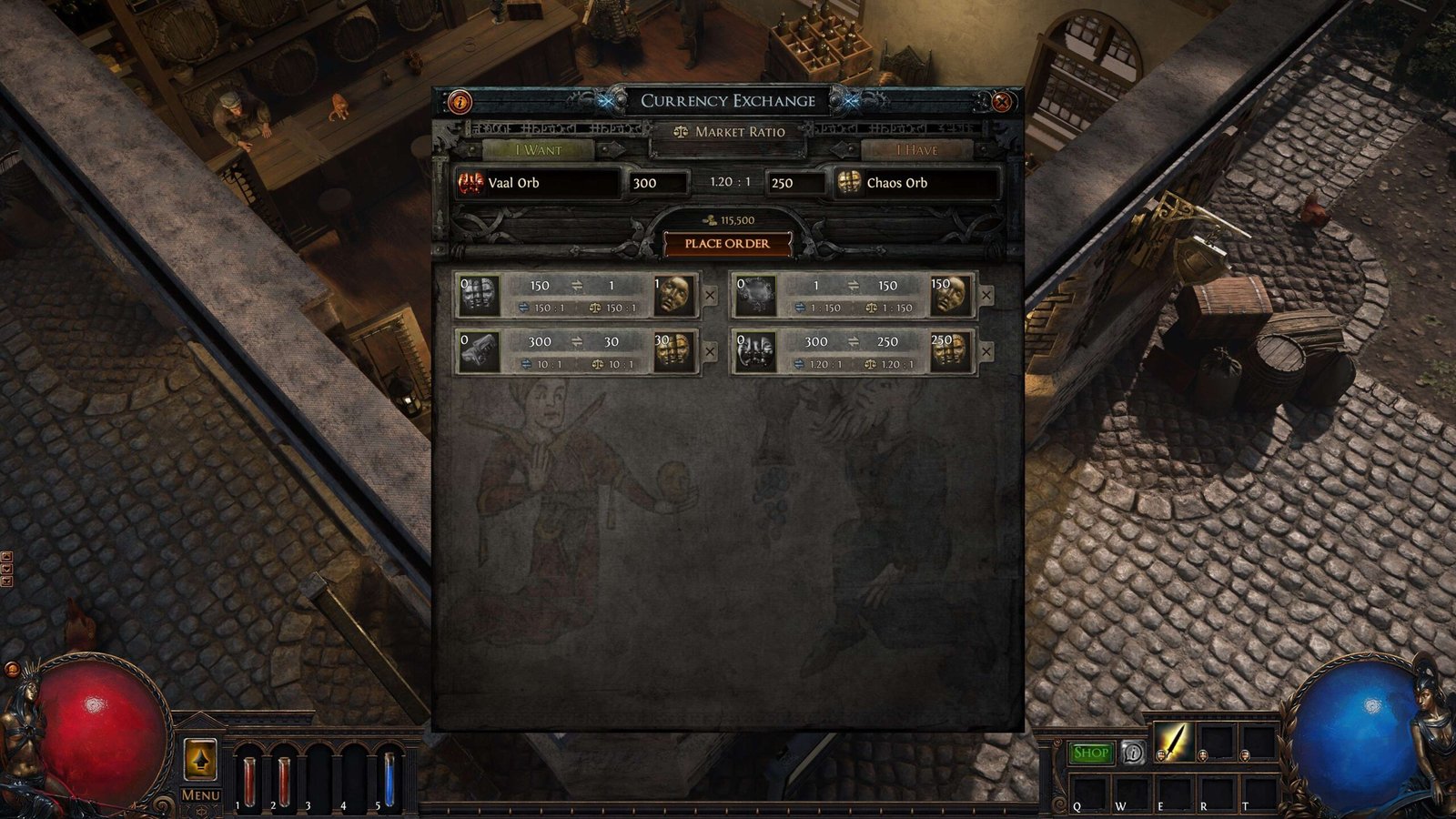Use the first red life flask

coord(248,778)
